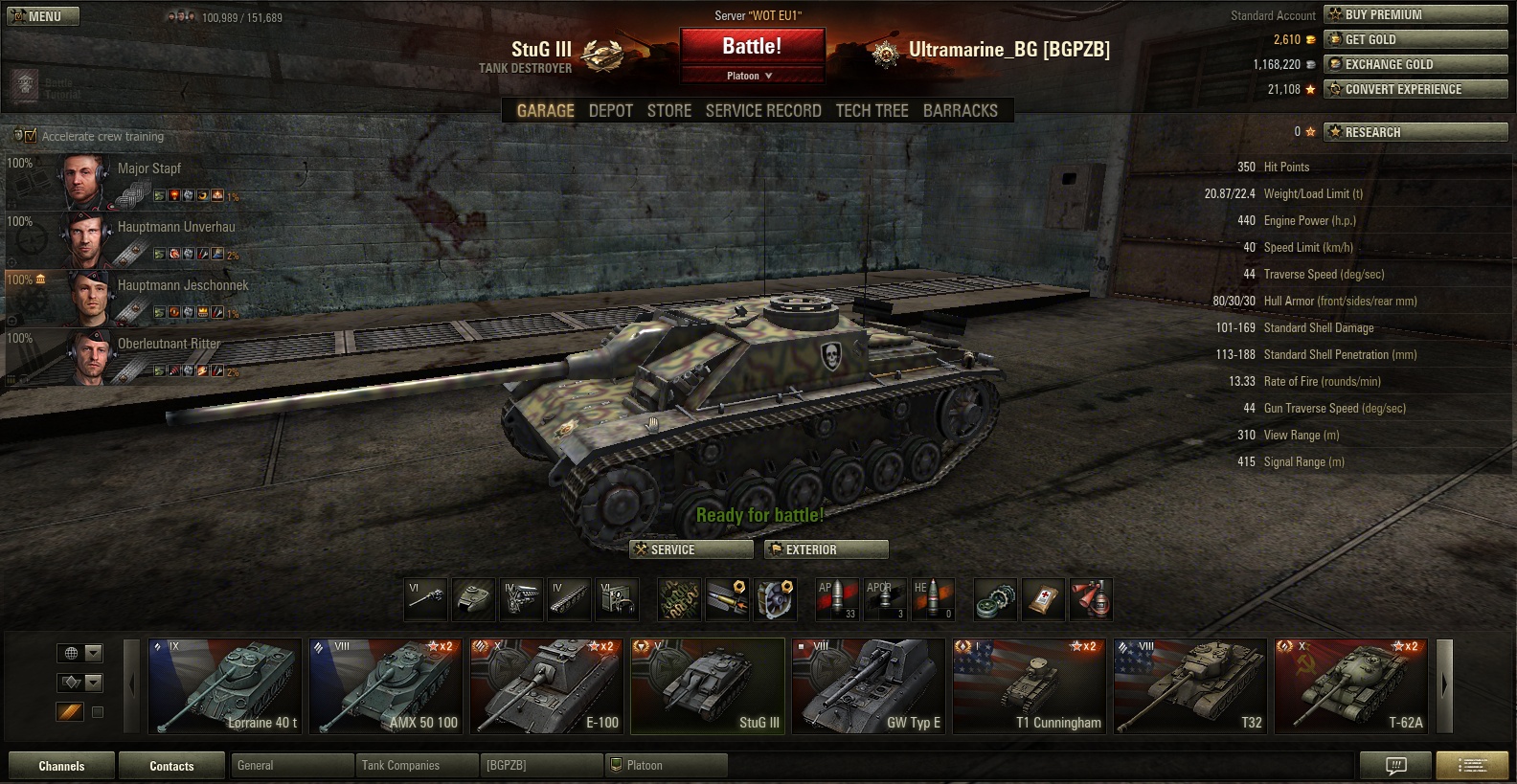Viewport: 1517px width, 784px height.
Task: Open the Contacts list
Action: pyautogui.click(x=171, y=766)
